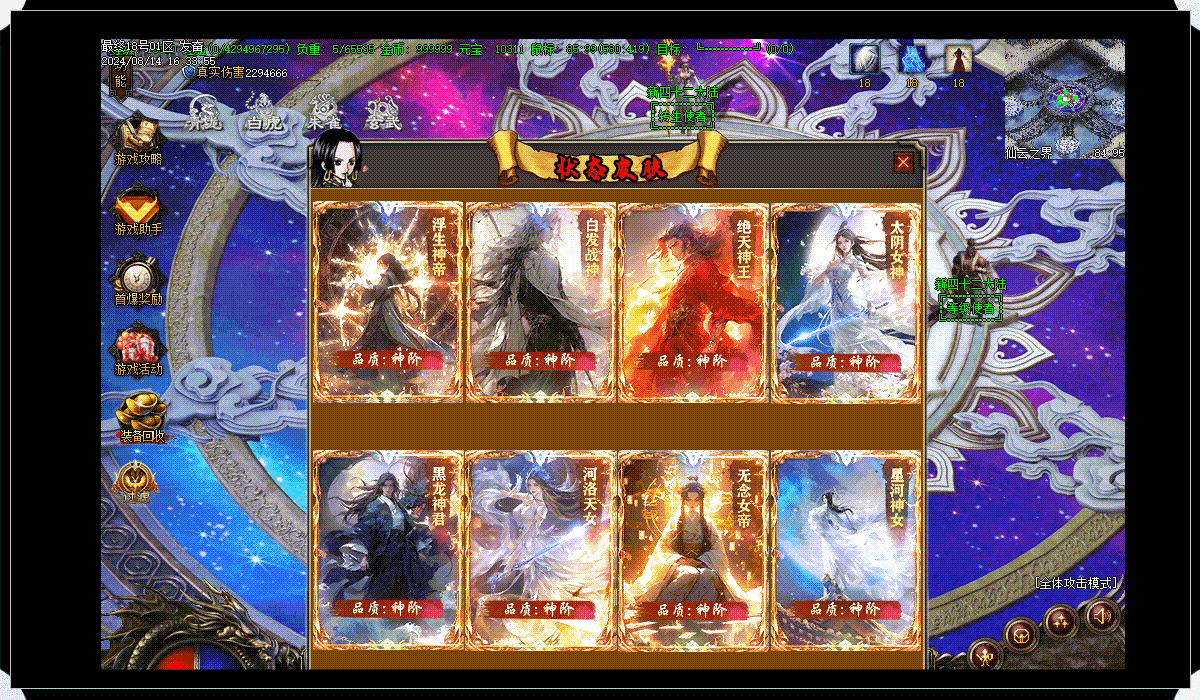Switch to the 朱雀 tab
Viewport: 1200px width, 700px height.
click(323, 113)
